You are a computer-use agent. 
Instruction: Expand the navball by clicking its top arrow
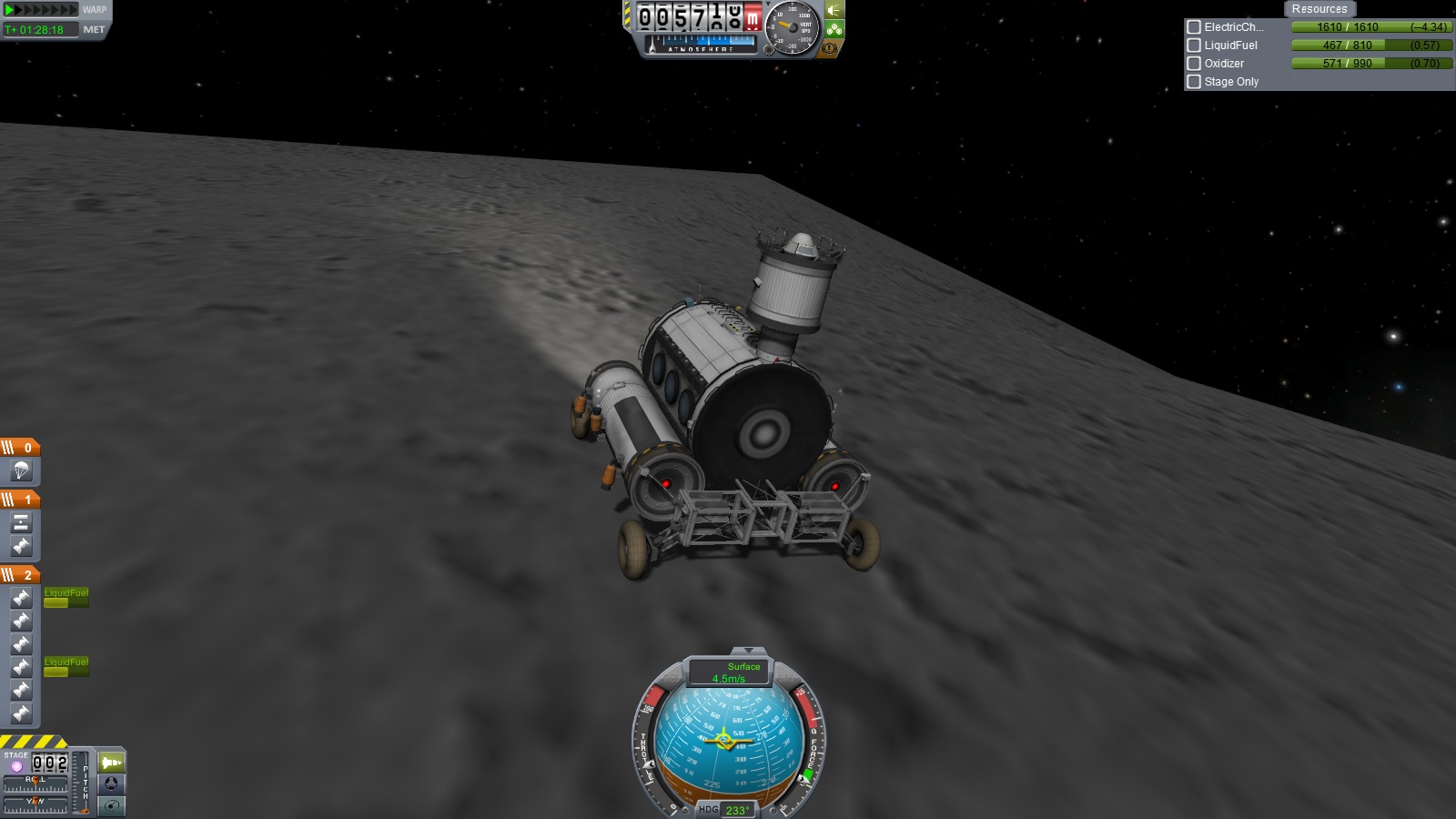pyautogui.click(x=750, y=652)
